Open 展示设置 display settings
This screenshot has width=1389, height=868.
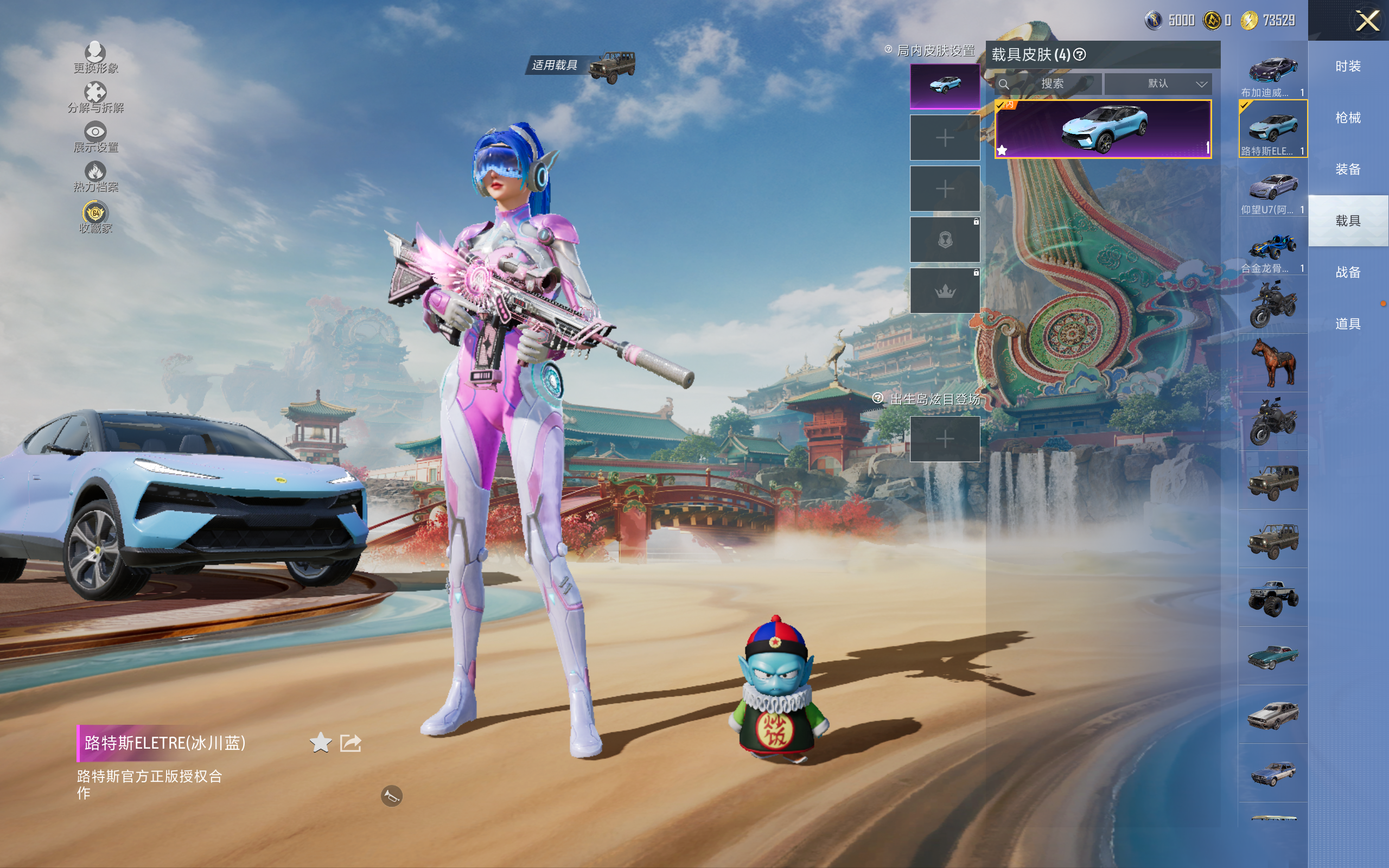coord(95,137)
